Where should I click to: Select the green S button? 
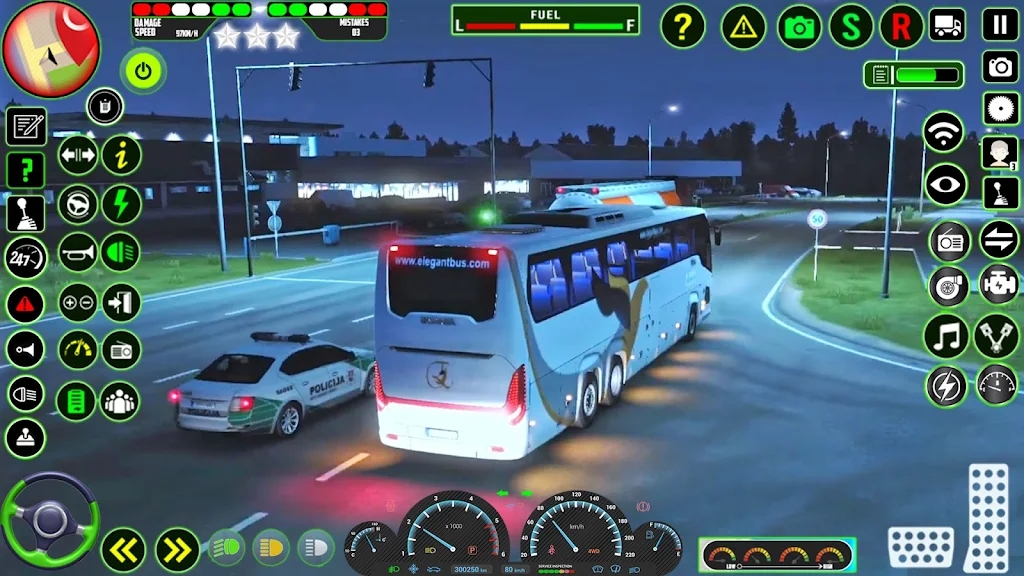851,26
